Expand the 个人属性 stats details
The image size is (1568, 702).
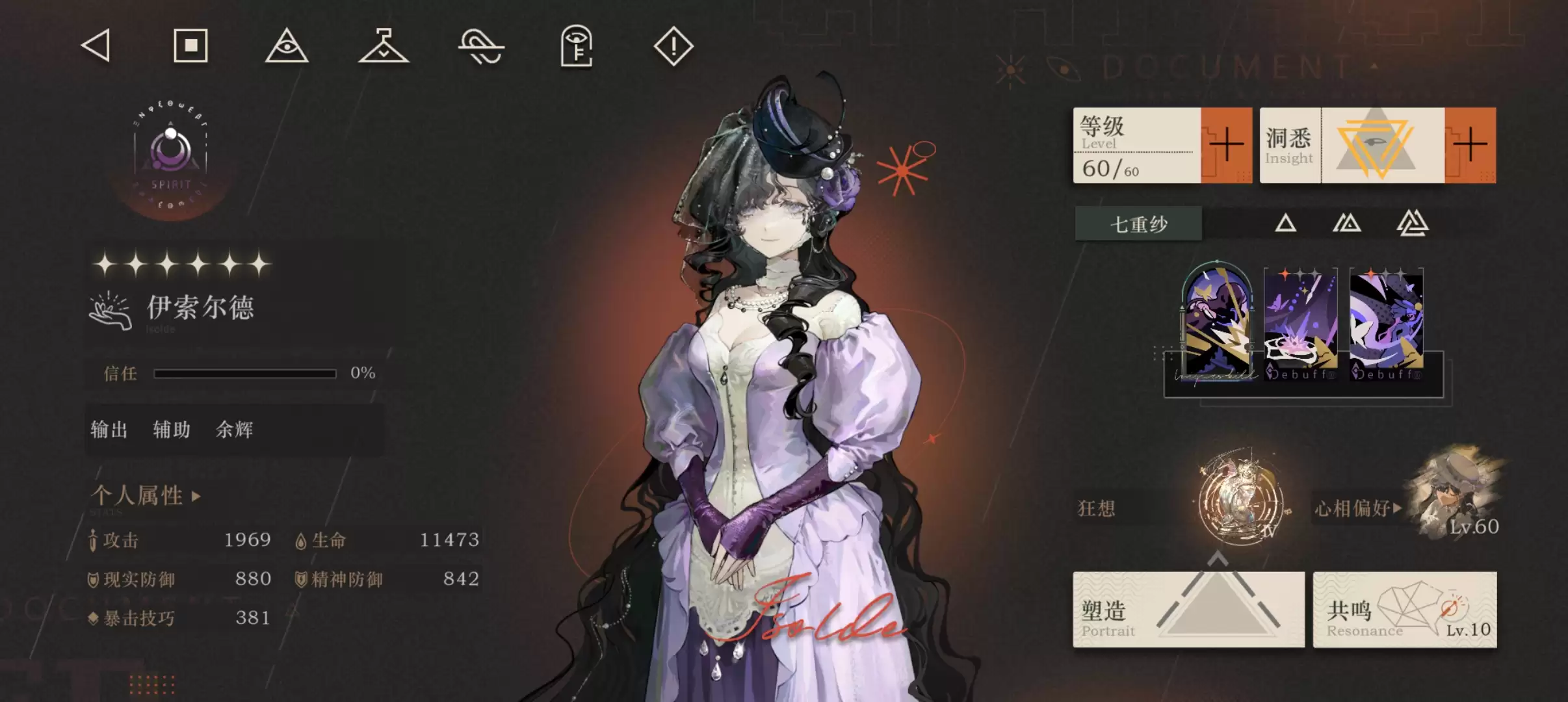(146, 496)
